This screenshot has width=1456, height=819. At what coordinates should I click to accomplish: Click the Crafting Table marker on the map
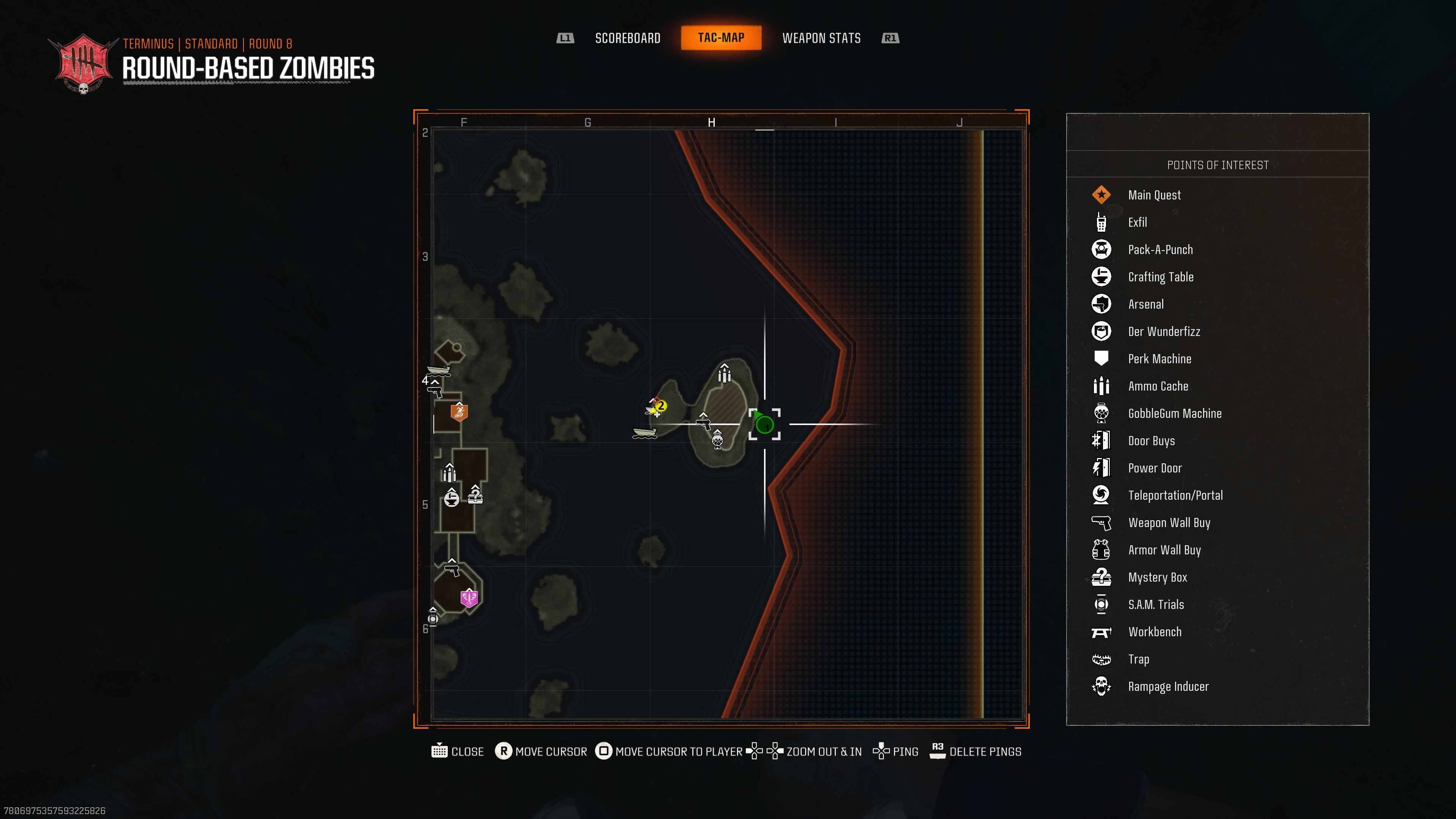(x=451, y=498)
